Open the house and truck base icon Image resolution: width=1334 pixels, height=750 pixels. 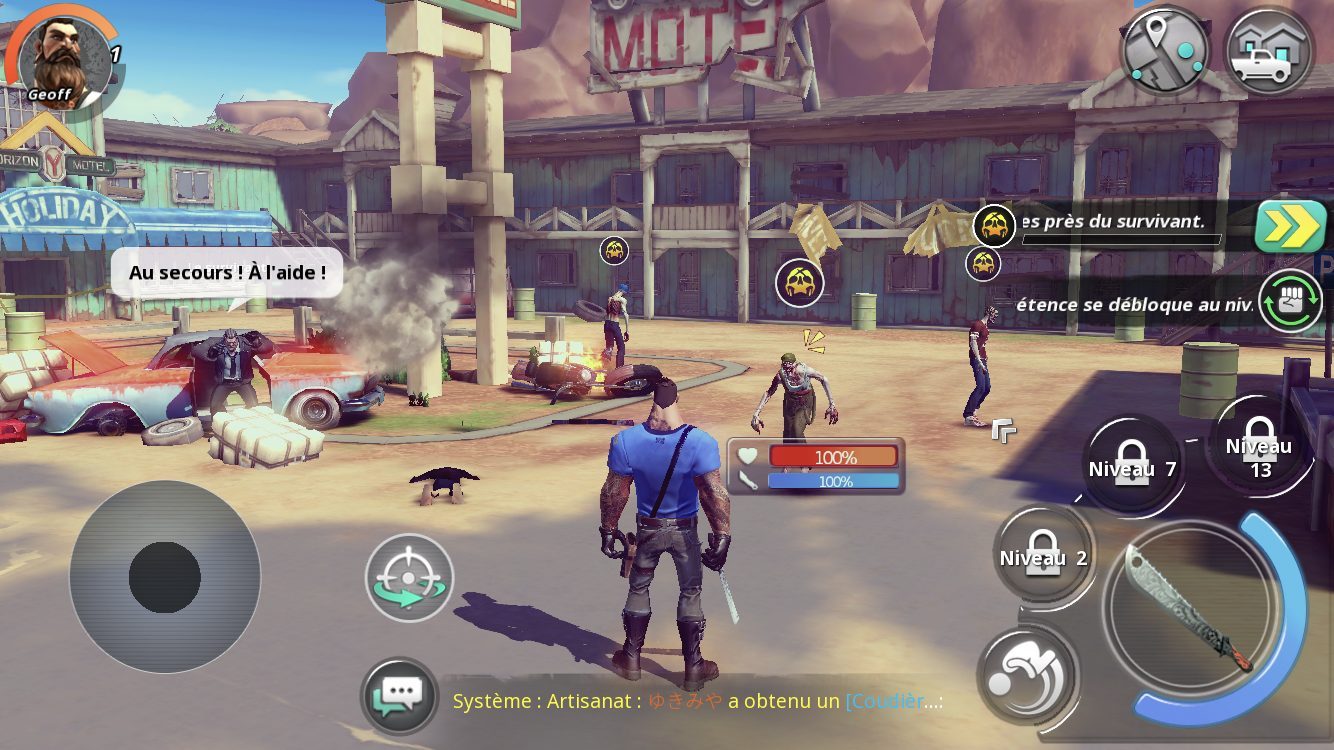(x=1268, y=50)
